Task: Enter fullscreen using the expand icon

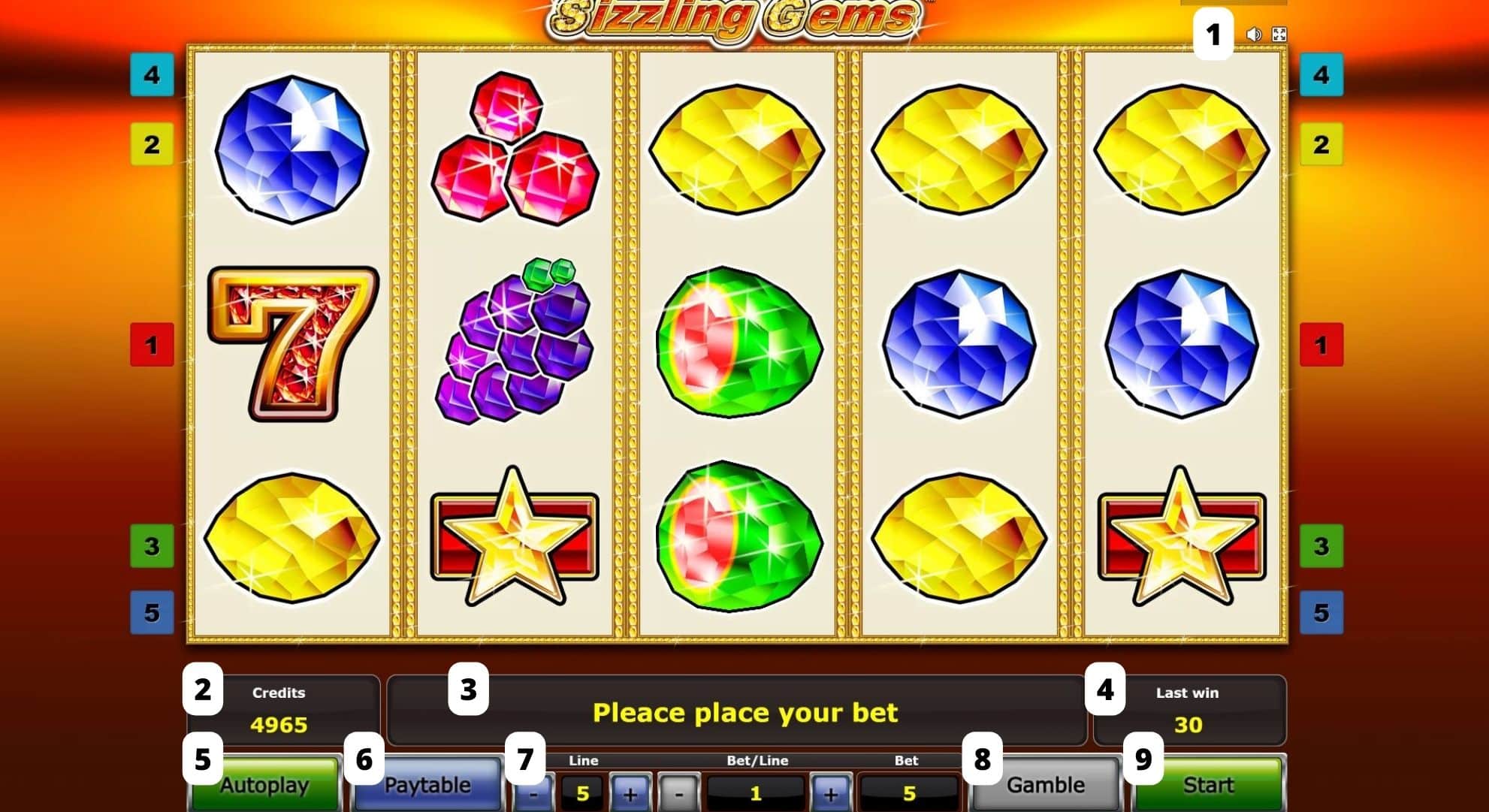Action: point(1281,33)
